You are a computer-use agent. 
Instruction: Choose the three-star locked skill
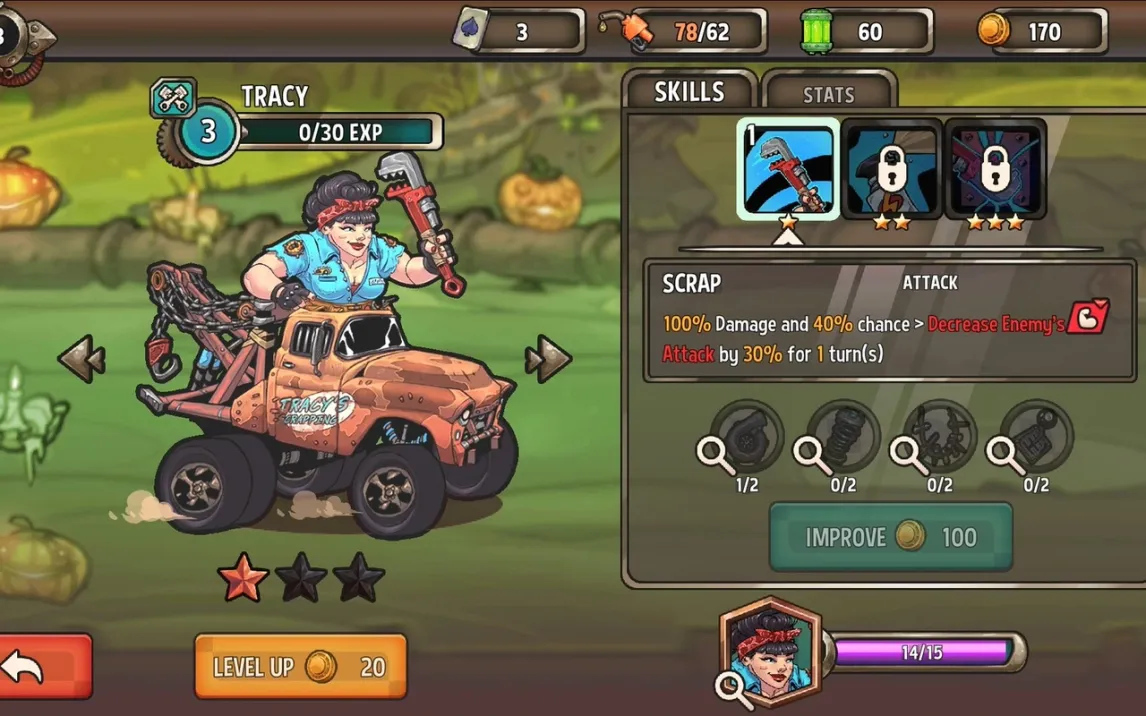pos(995,168)
